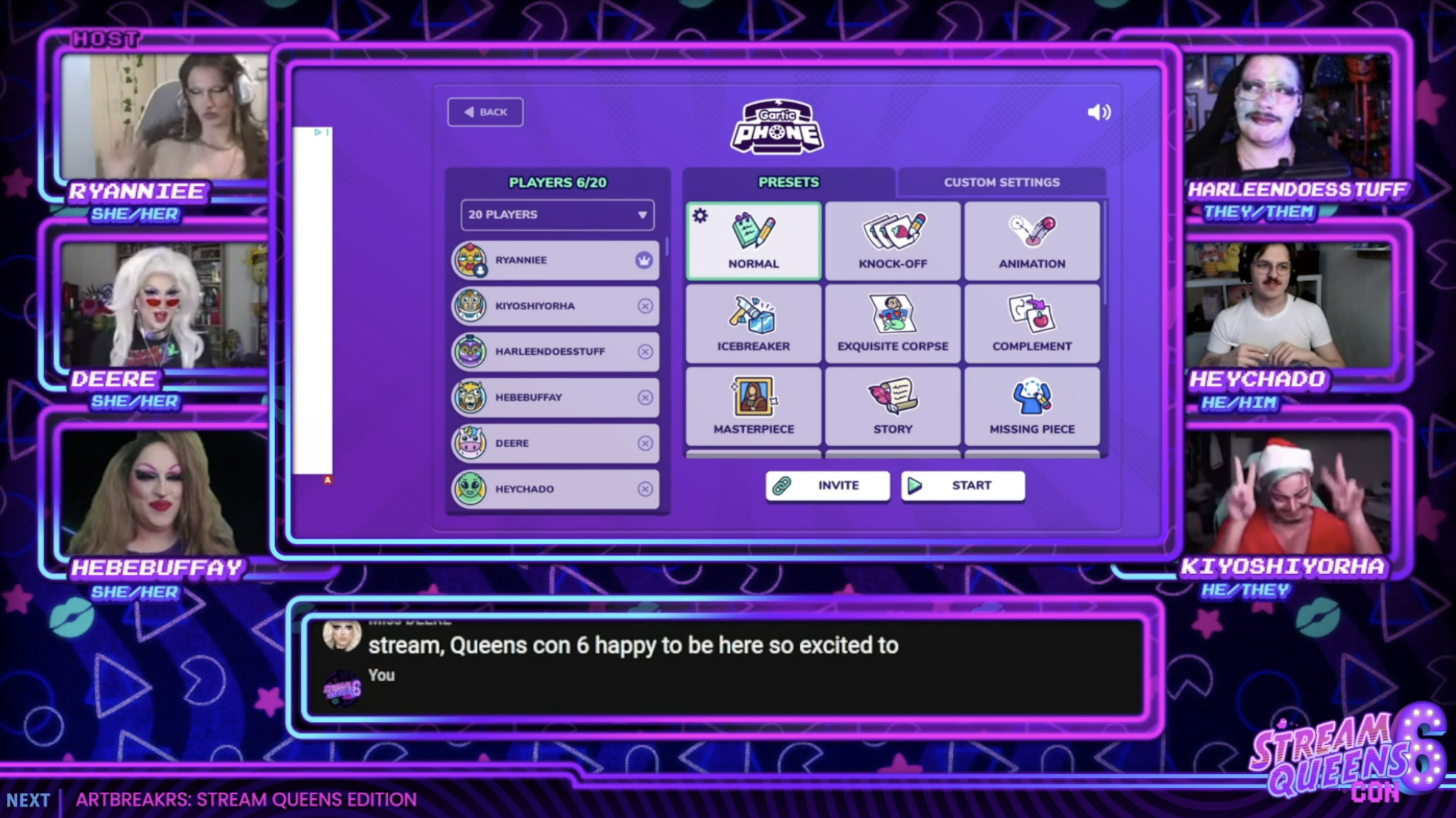Image resolution: width=1456 pixels, height=818 pixels.
Task: Go back using the Back button
Action: pyautogui.click(x=485, y=112)
